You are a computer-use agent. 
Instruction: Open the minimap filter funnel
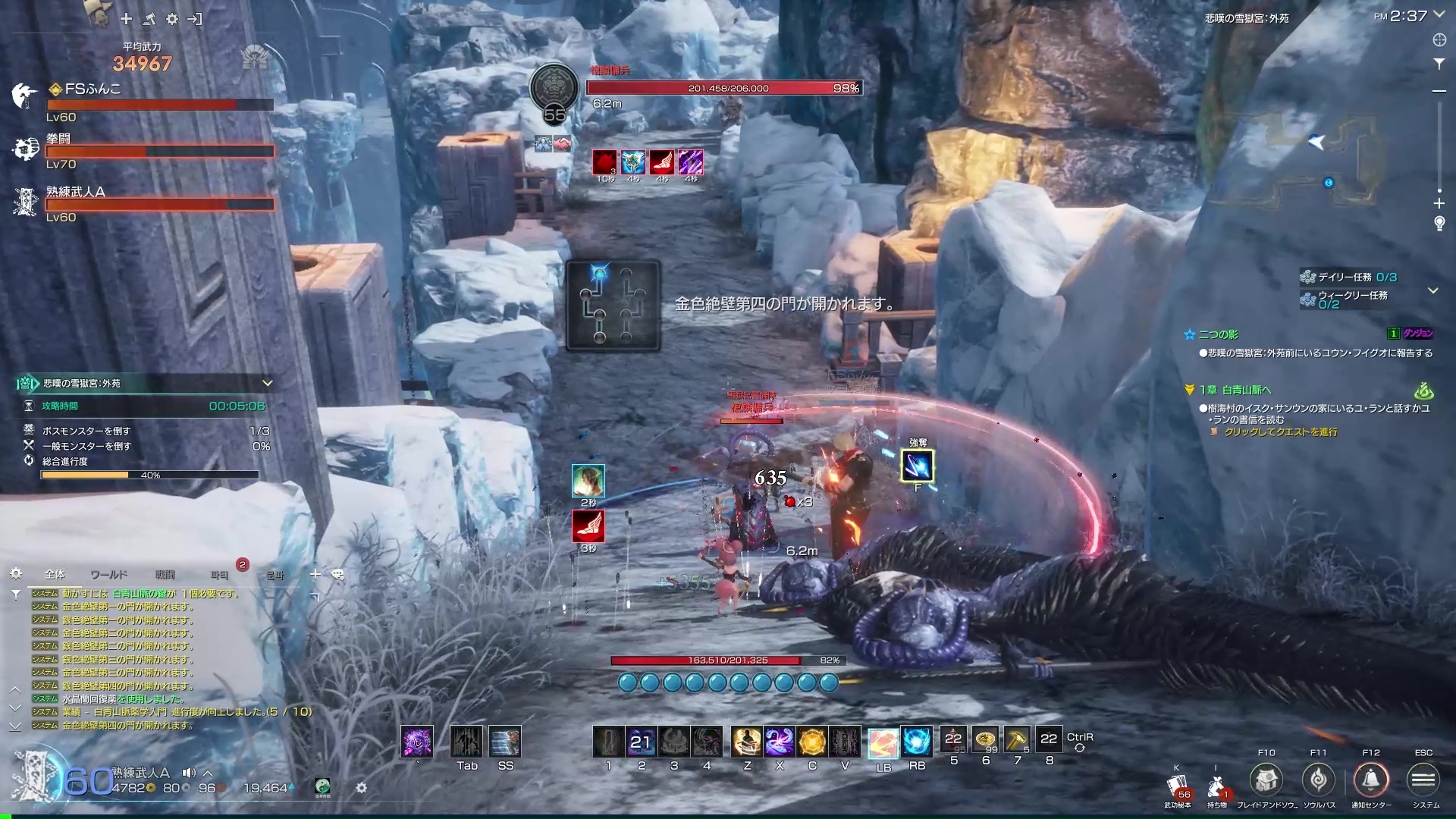(1439, 64)
